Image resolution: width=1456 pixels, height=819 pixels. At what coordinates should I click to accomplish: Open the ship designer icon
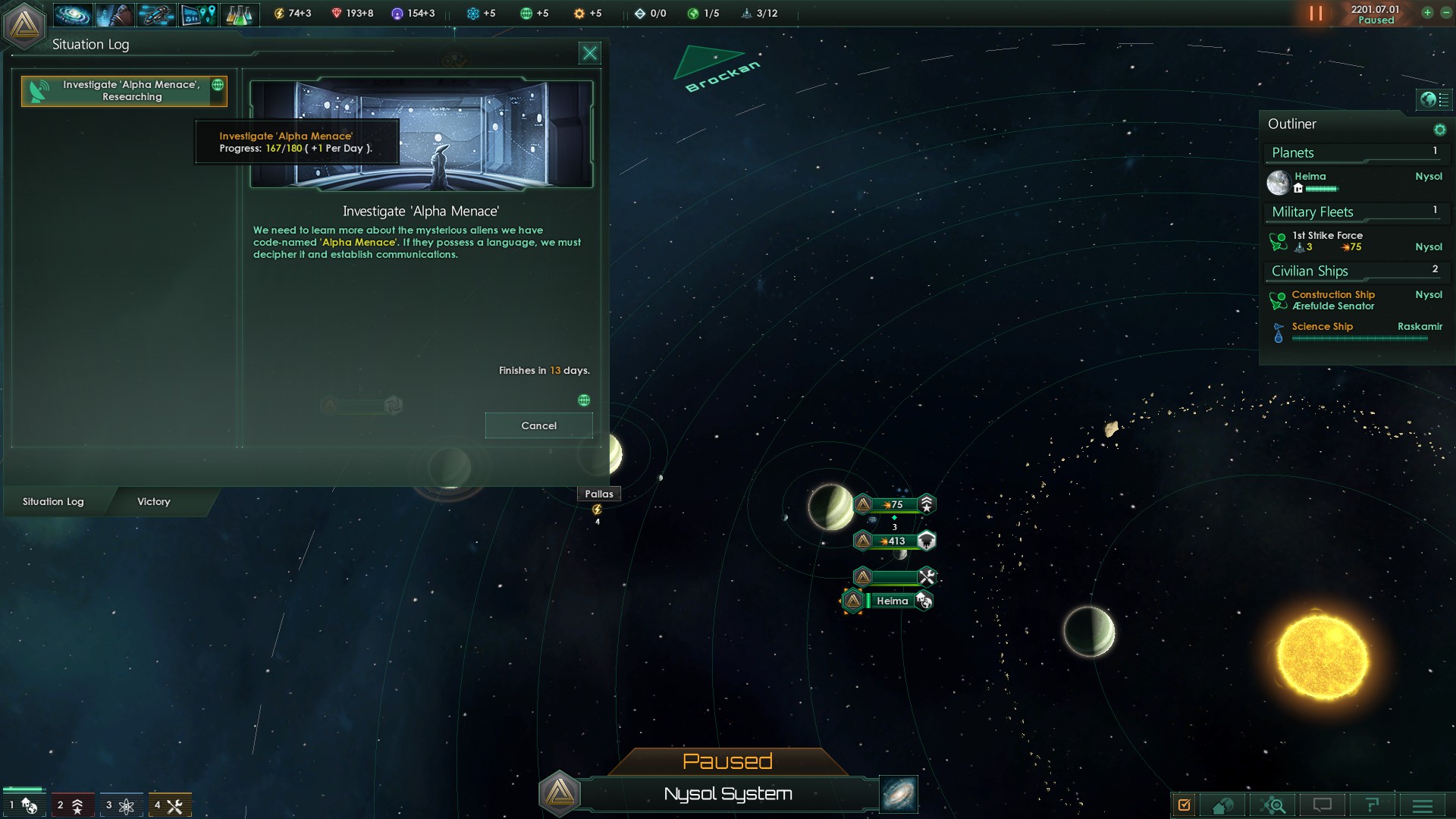156,14
